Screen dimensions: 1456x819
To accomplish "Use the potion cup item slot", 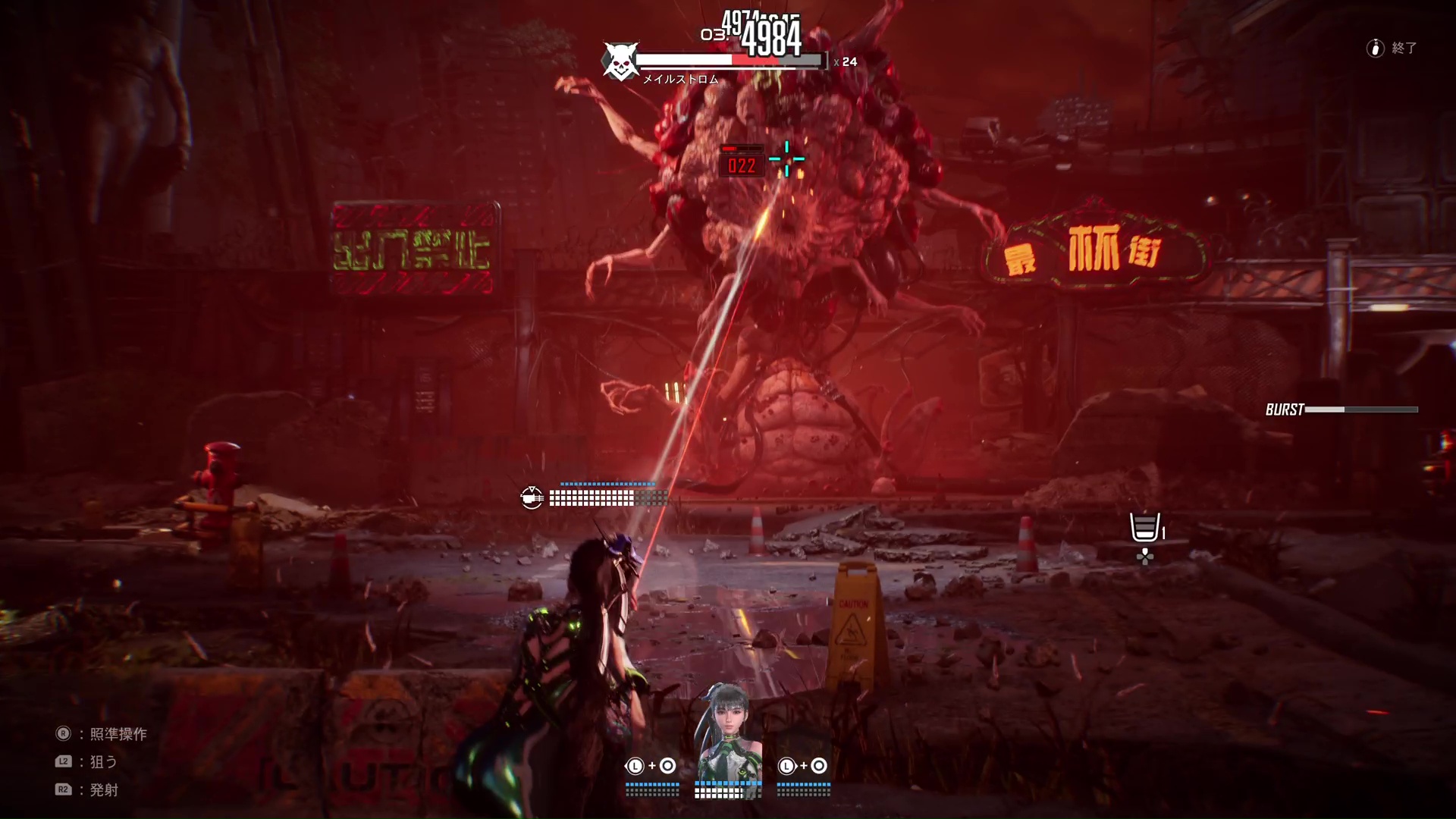I will pyautogui.click(x=1144, y=527).
